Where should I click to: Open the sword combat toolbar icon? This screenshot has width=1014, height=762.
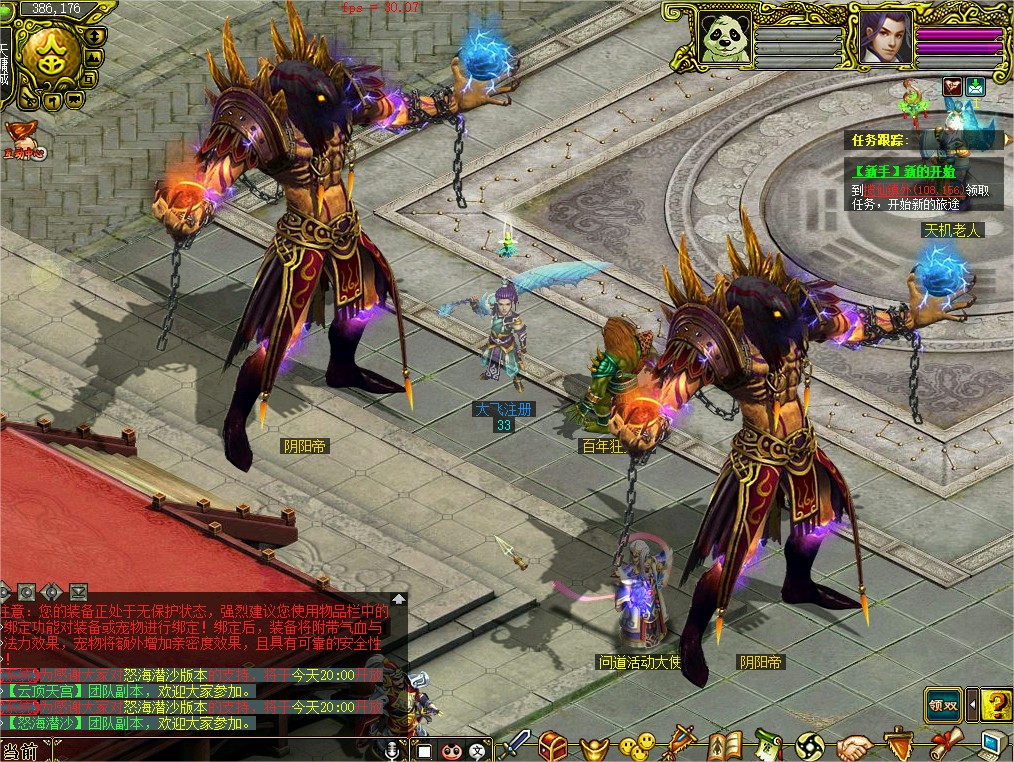click(x=514, y=745)
